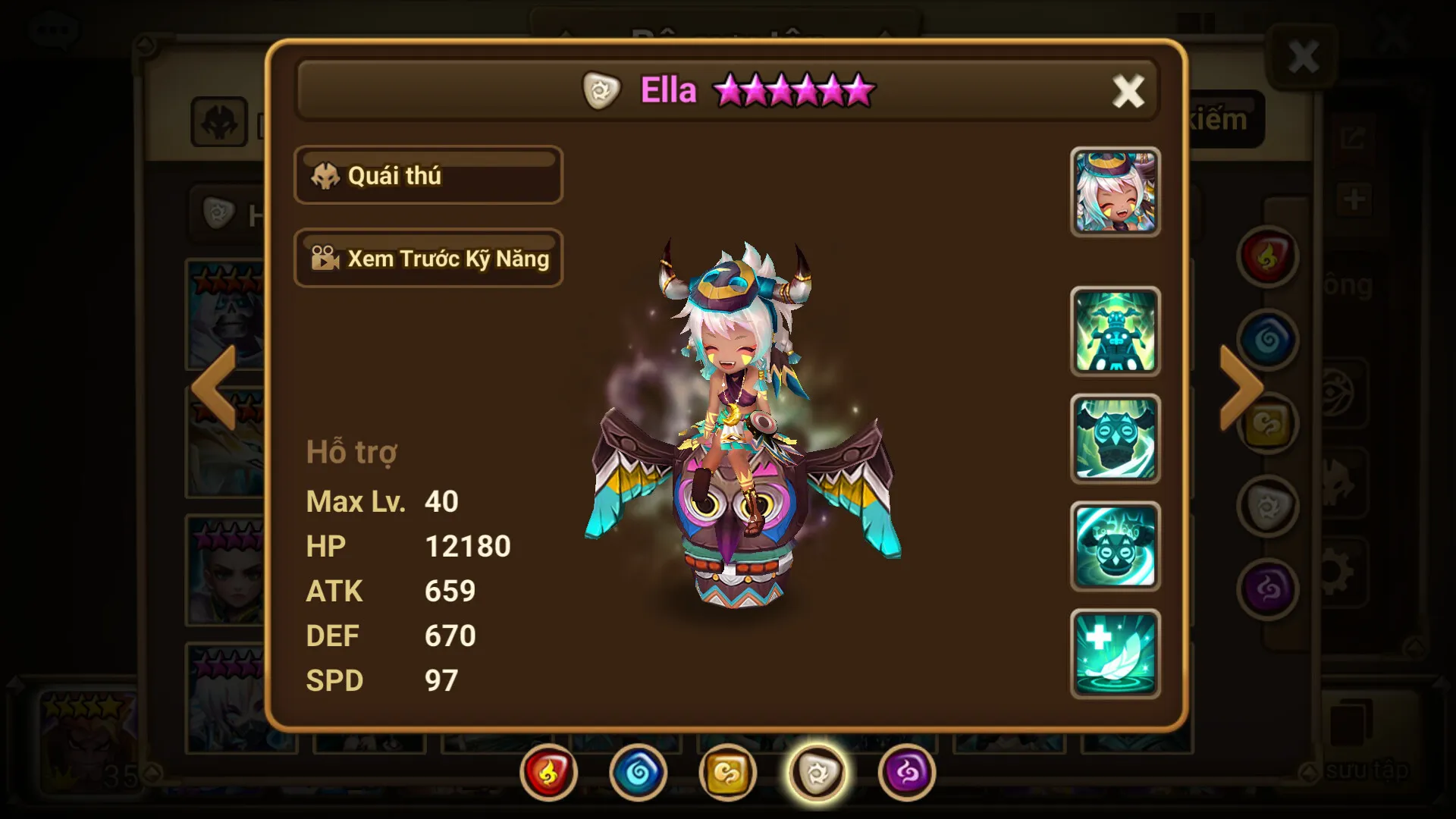
Task: Switch to the dark element version
Action: pyautogui.click(x=906, y=773)
